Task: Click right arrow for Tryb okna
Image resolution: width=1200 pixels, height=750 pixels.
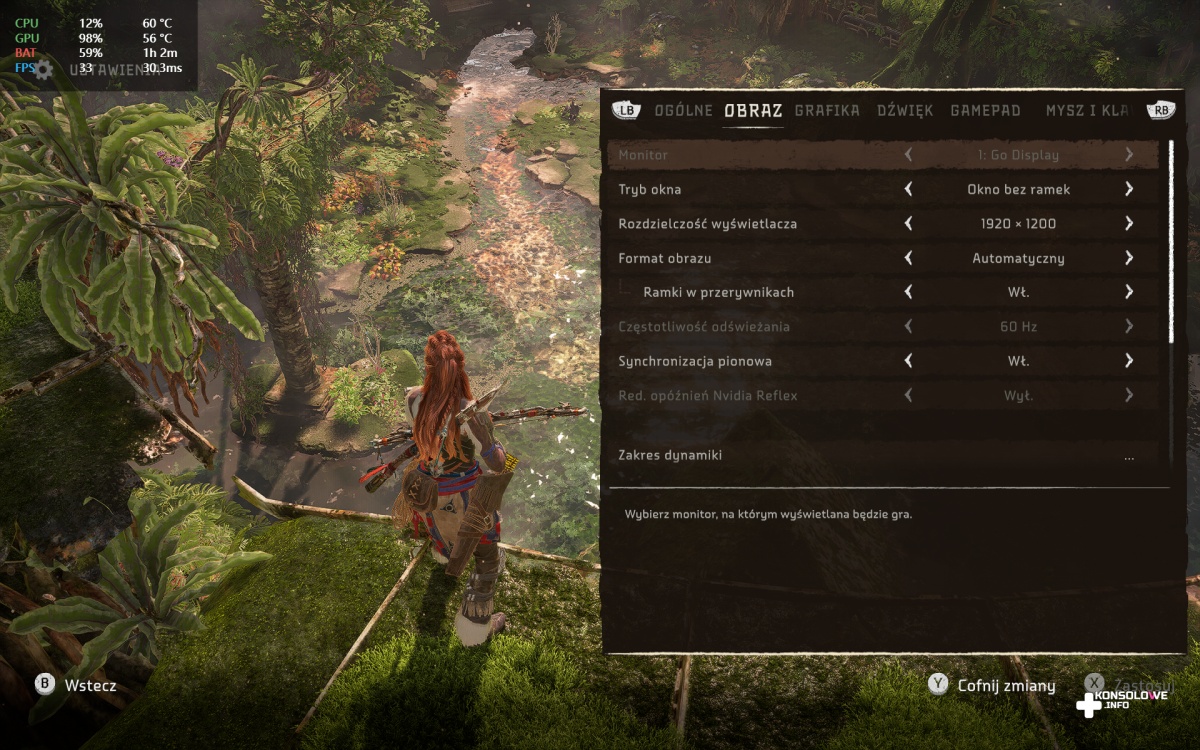Action: pyautogui.click(x=1128, y=189)
